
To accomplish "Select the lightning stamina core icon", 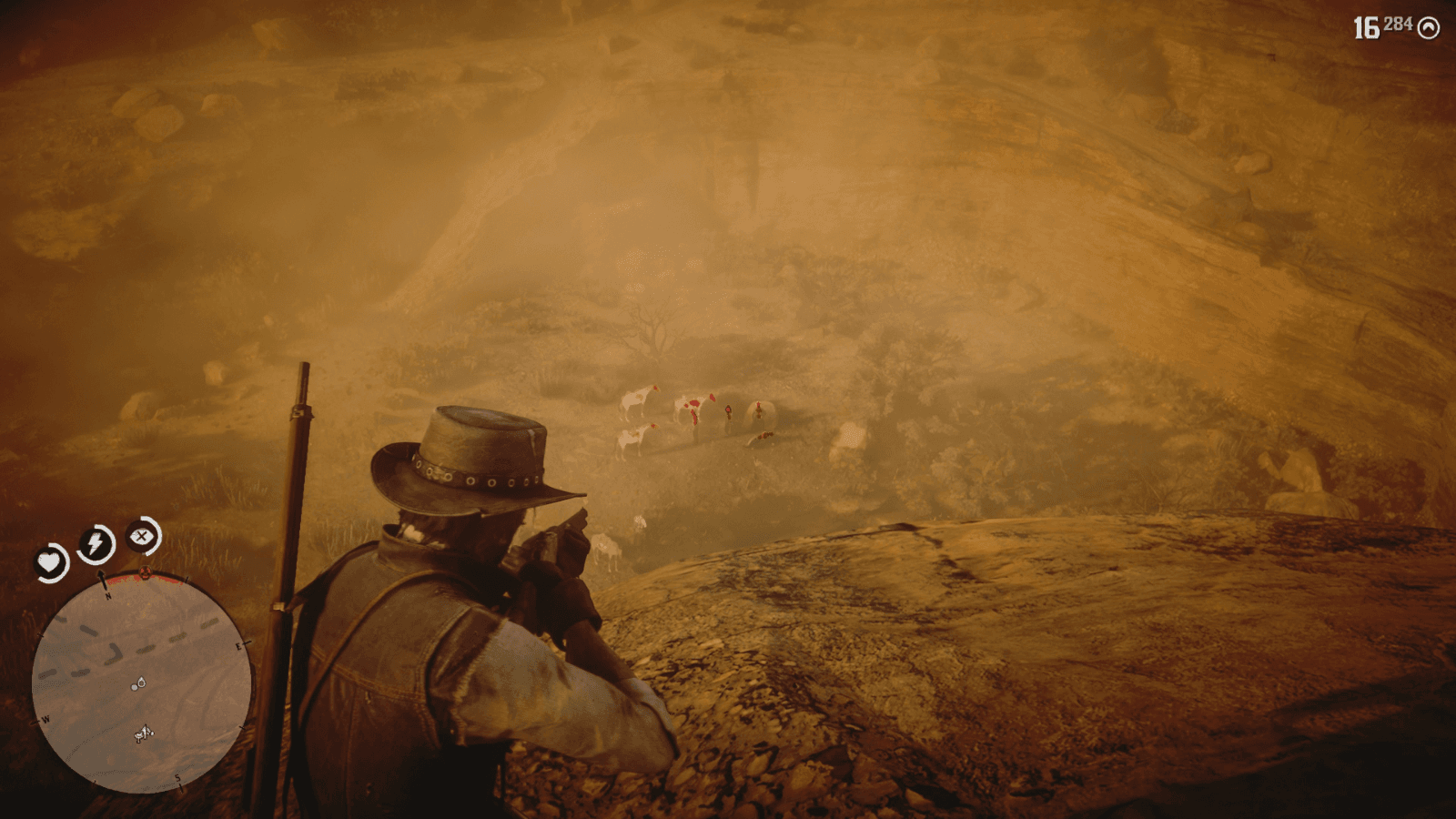I will coord(94,544).
